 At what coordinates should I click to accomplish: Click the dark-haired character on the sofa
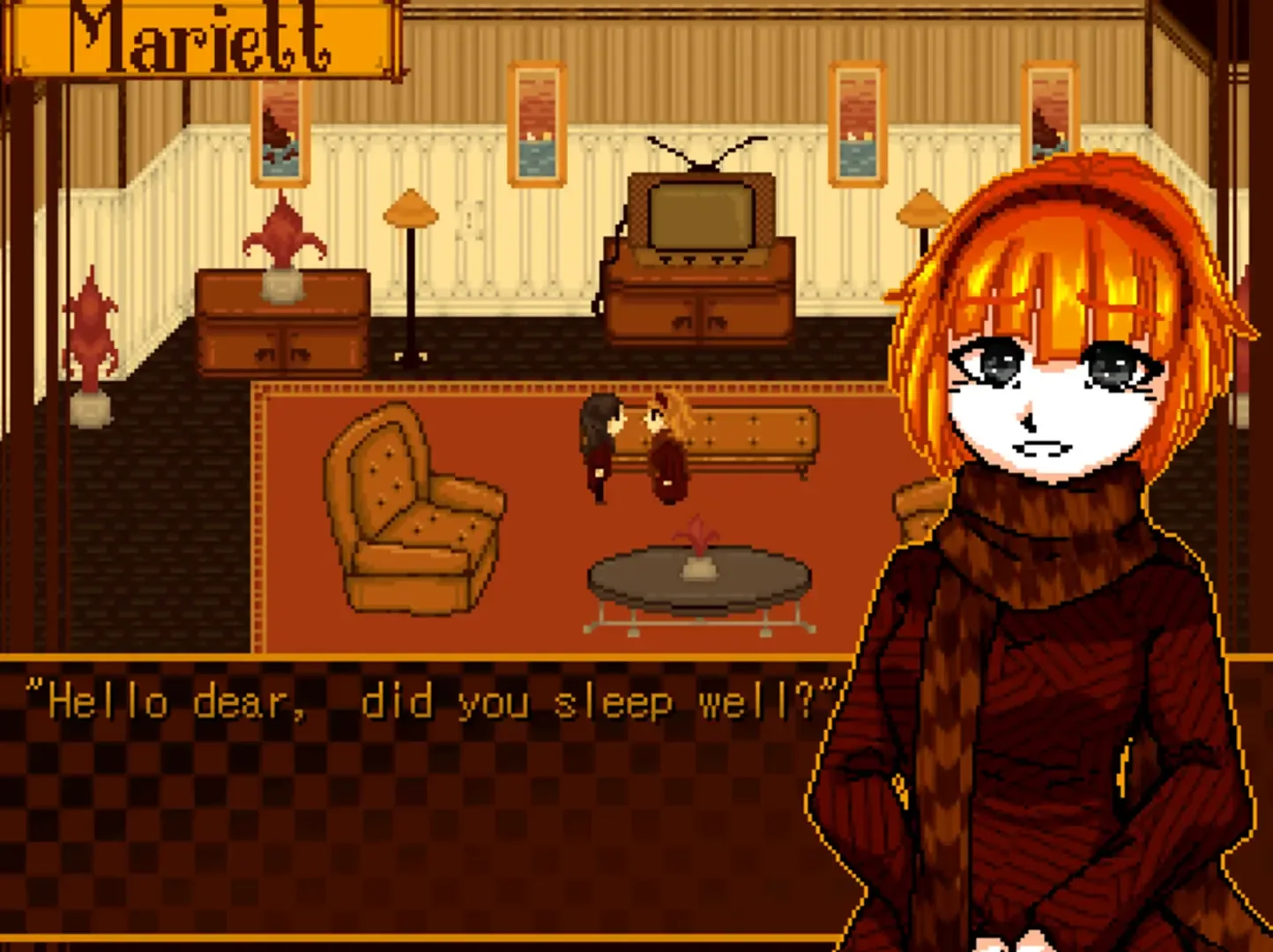599,441
